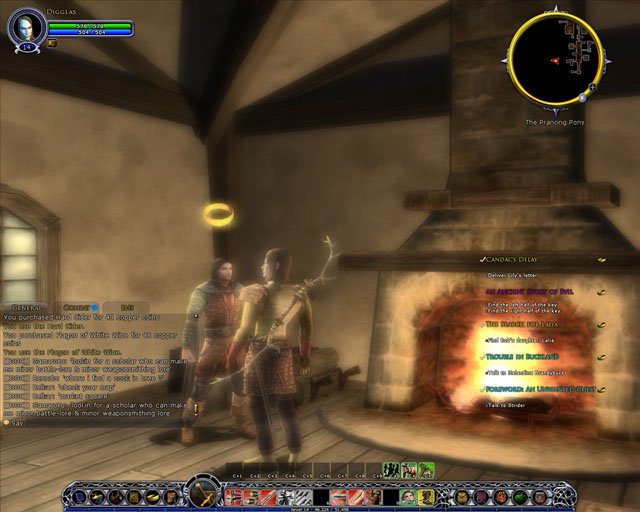640x512 pixels.
Task: Open the Combat chat tab
Action: [x=78, y=307]
